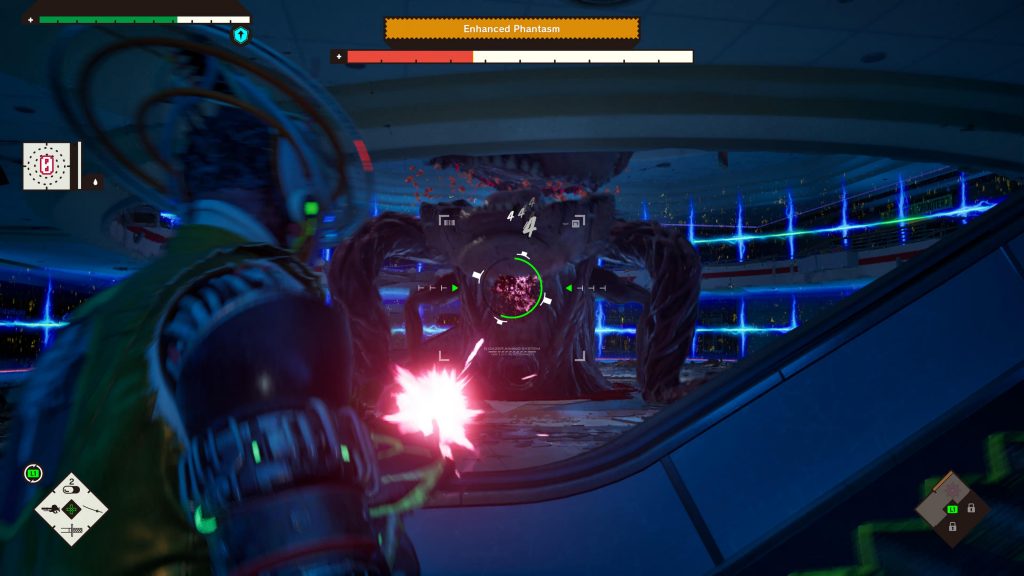Viewport: 1024px width, 576px height.
Task: Click the upper locked ability slot
Action: click(971, 508)
